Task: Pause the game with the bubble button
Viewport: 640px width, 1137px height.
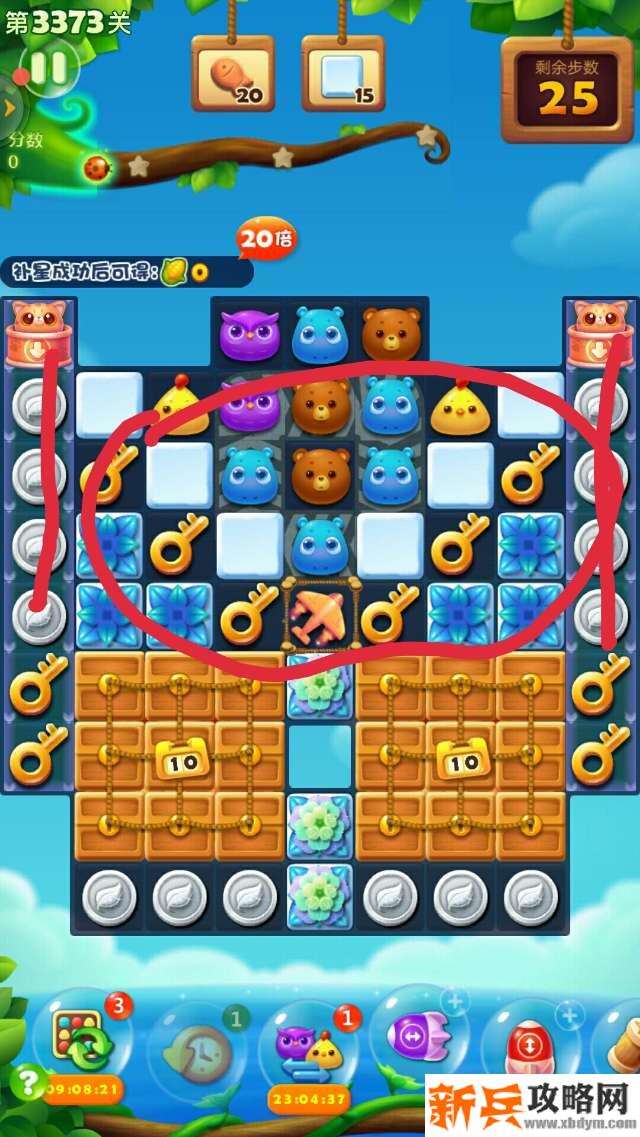Action: pyautogui.click(x=47, y=69)
